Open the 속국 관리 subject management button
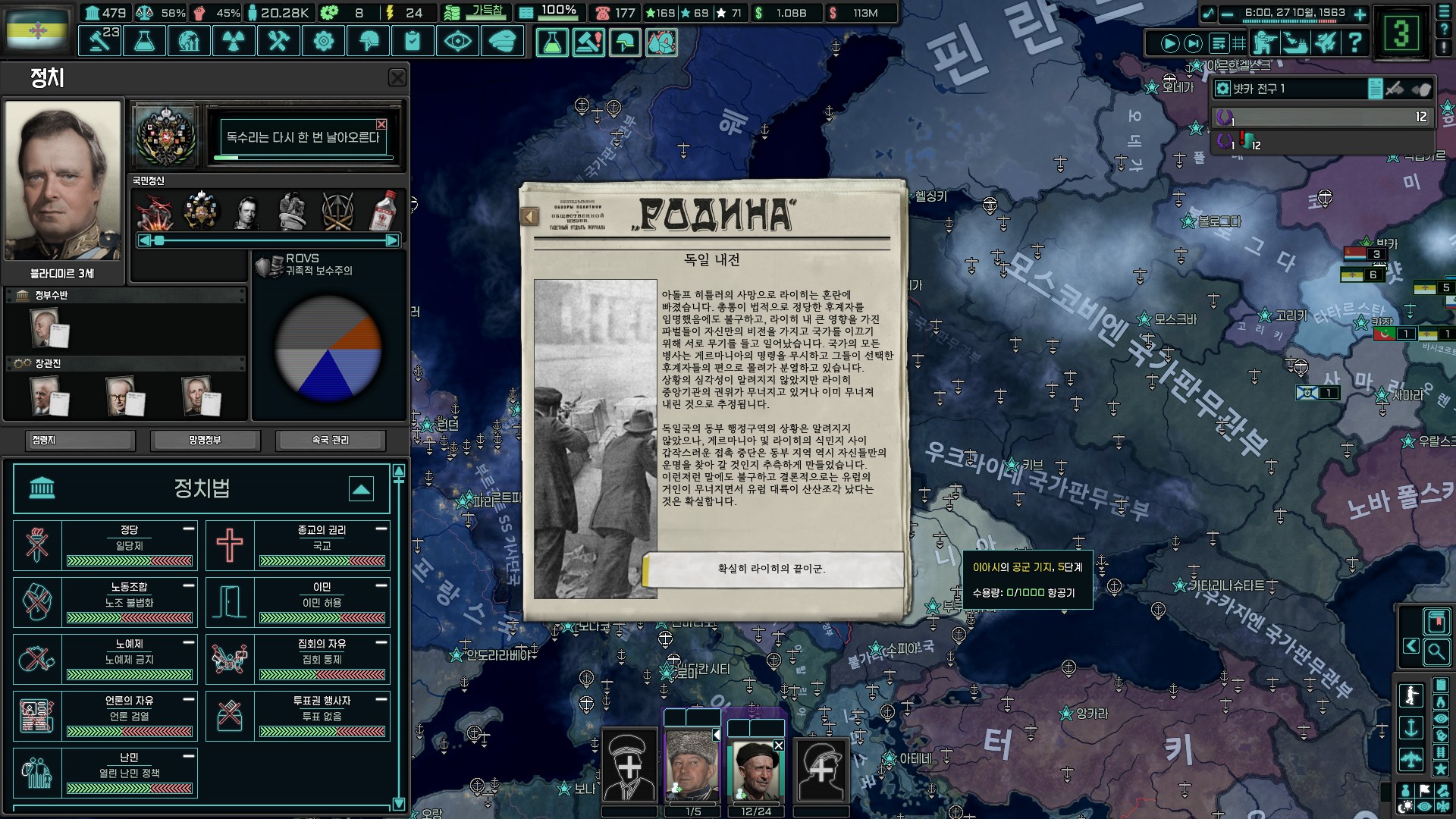The image size is (1456, 819). coord(331,441)
